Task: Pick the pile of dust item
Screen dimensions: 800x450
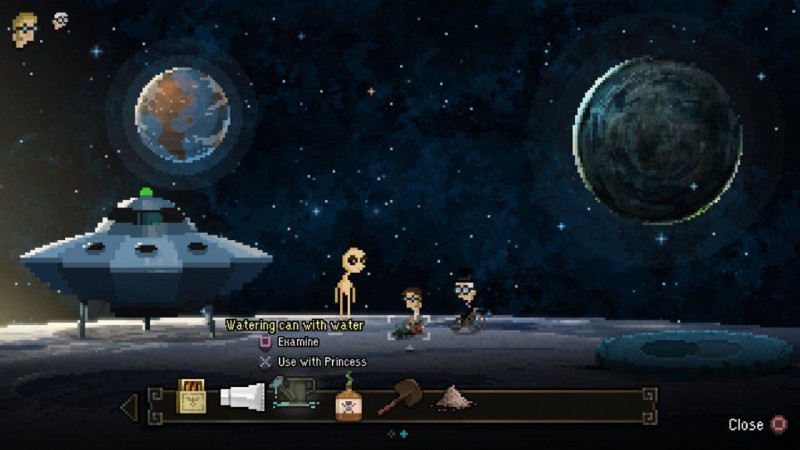Action: click(x=453, y=398)
